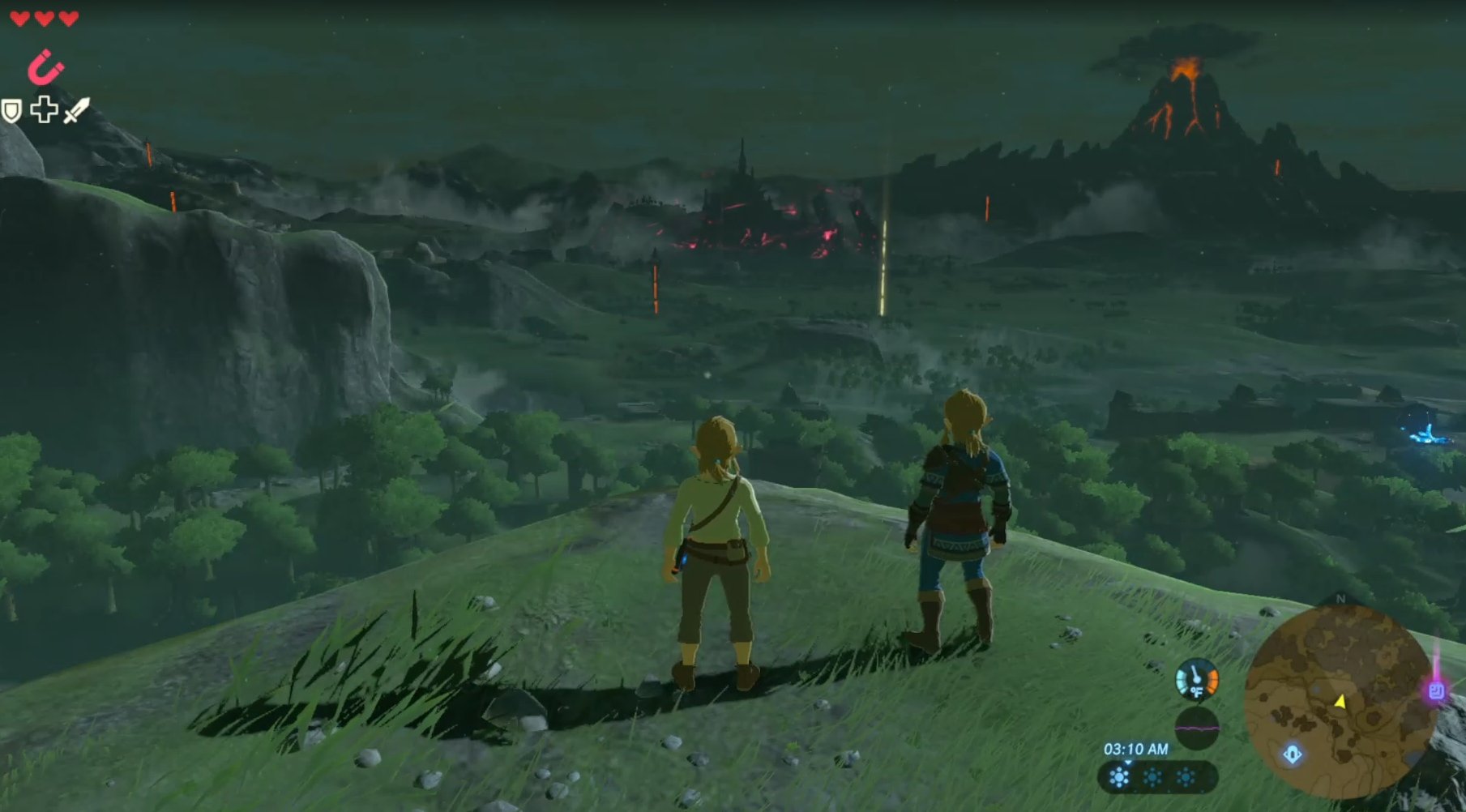Click the temperature gauge showing Fahrenheit
This screenshot has width=1466, height=812.
point(1197,681)
